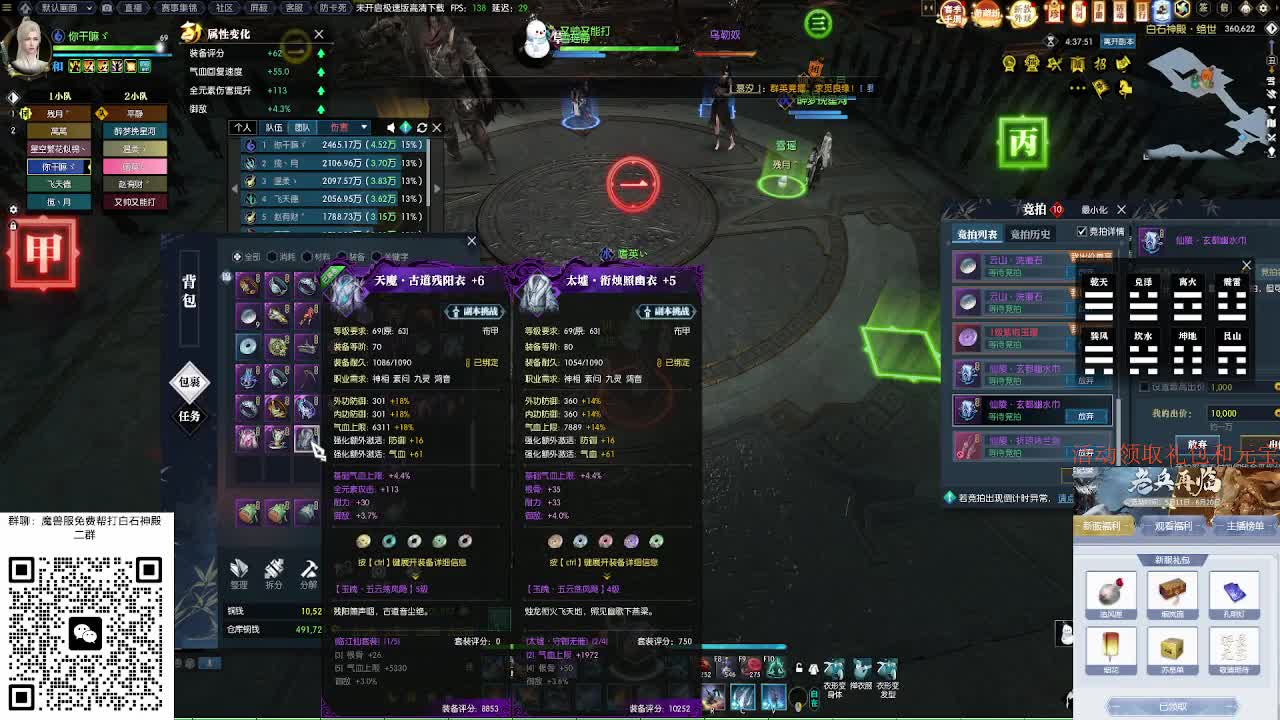Image resolution: width=1280 pixels, height=720 pixels.
Task: Switch to the 竞拍历史 tab
Action: point(1031,233)
